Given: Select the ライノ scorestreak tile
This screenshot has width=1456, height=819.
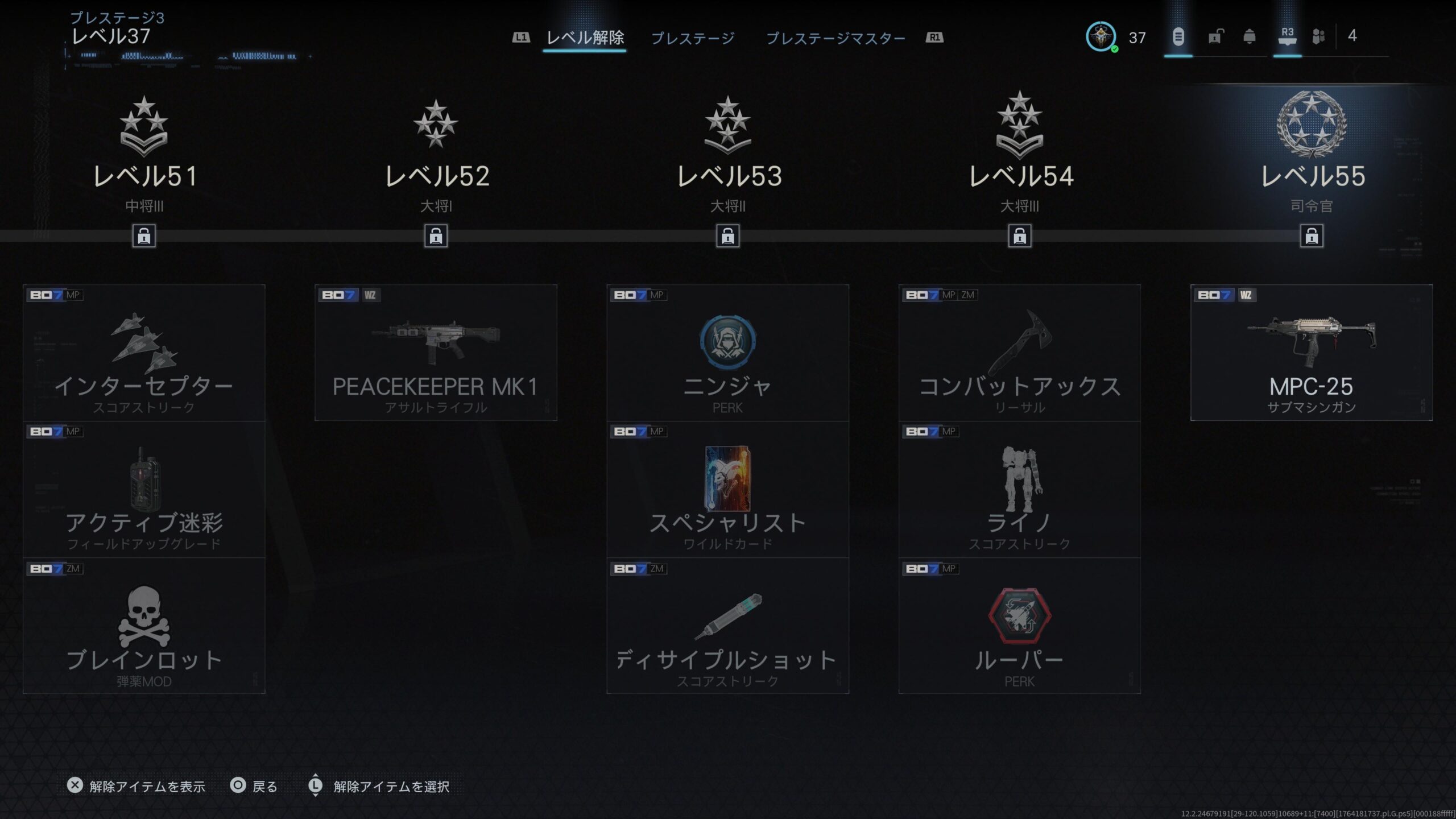Looking at the screenshot, I should pyautogui.click(x=1019, y=489).
